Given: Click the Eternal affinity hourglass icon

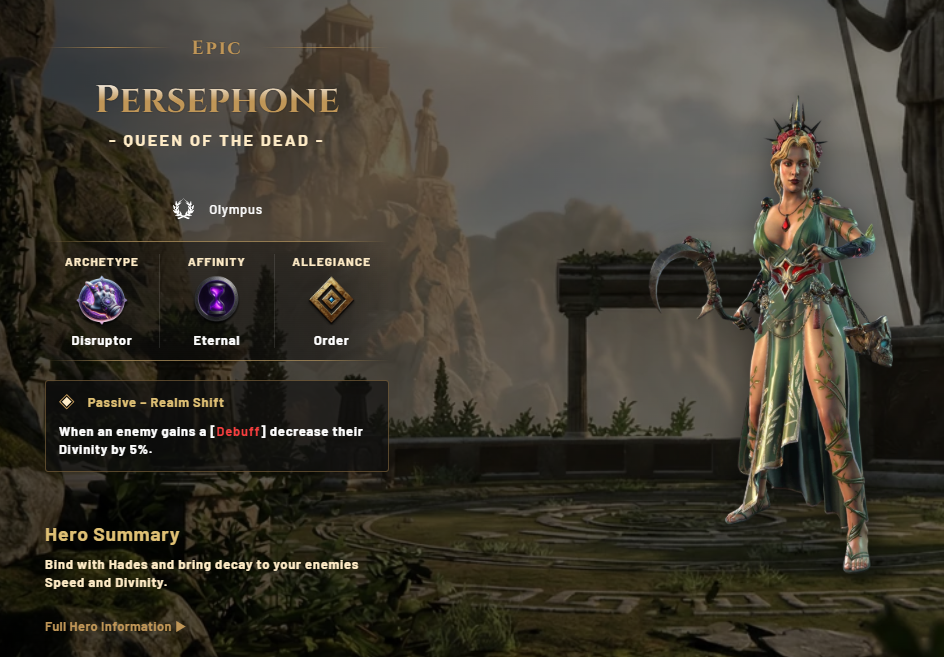Looking at the screenshot, I should 216,300.
